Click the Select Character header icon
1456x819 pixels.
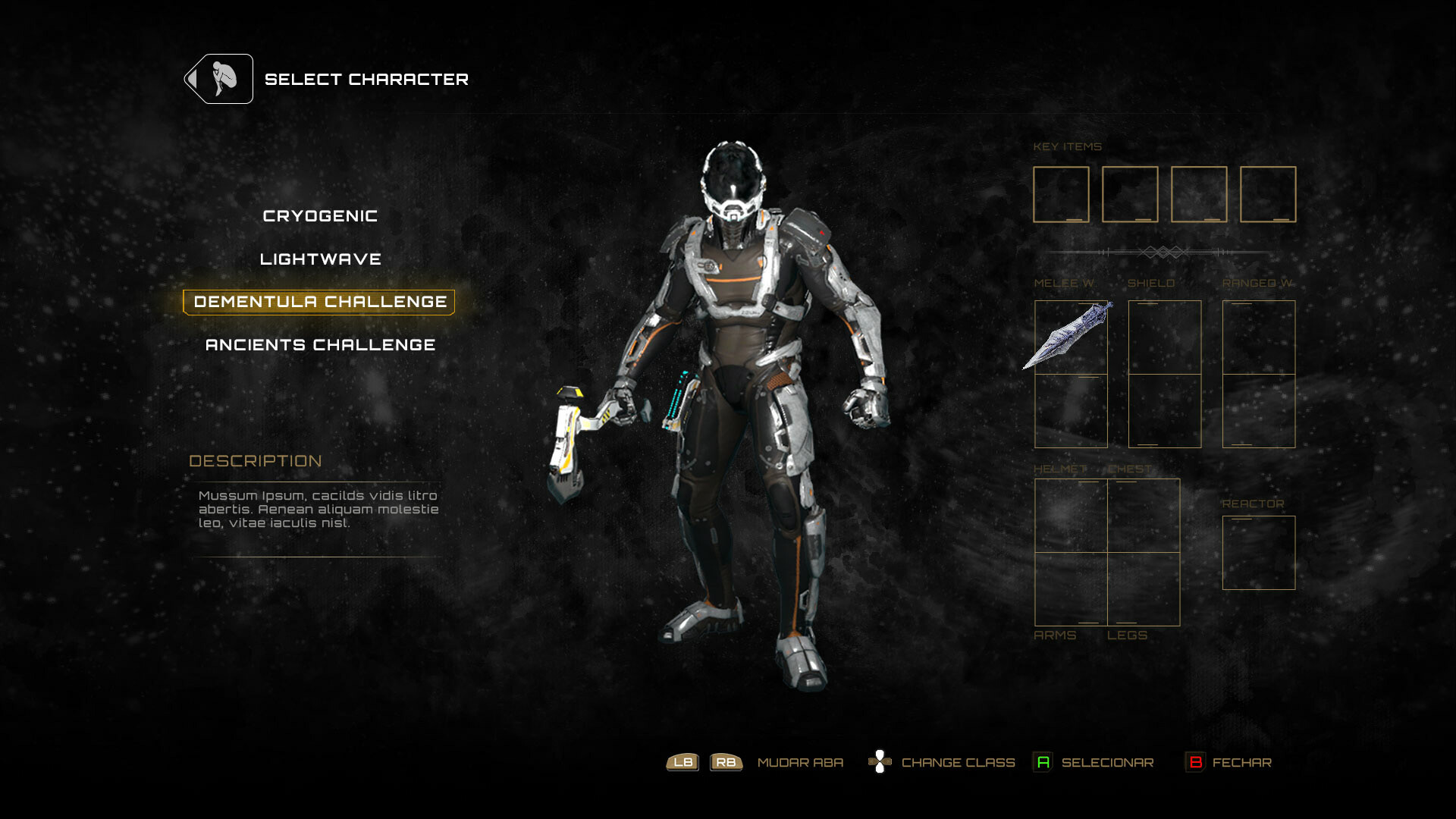point(219,79)
